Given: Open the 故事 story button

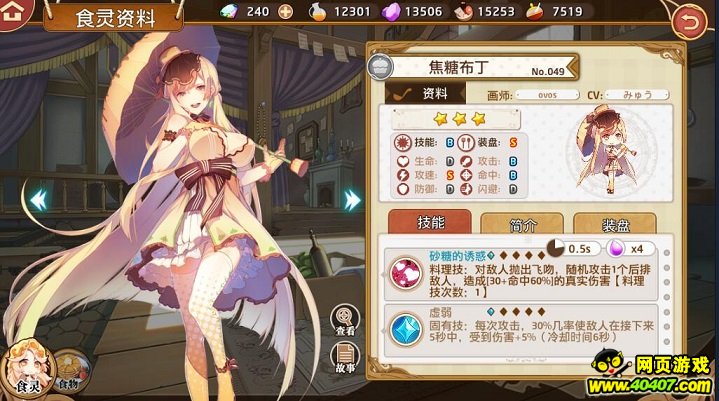Looking at the screenshot, I should pos(345,357).
